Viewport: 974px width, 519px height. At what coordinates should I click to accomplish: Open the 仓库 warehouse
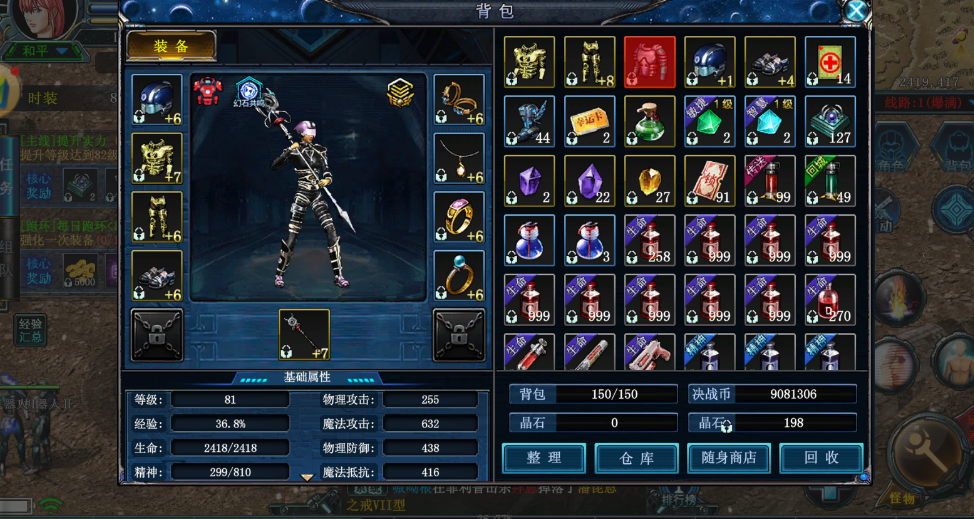point(636,458)
